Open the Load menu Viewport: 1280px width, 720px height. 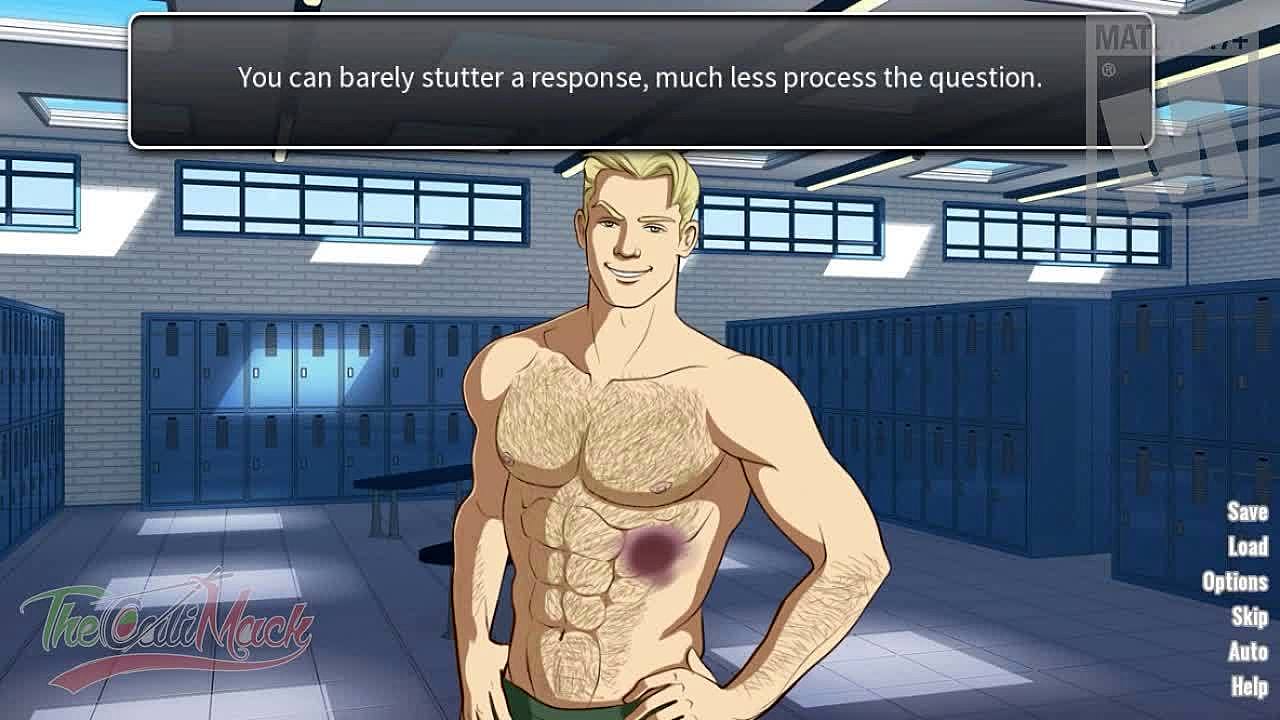tap(1248, 546)
